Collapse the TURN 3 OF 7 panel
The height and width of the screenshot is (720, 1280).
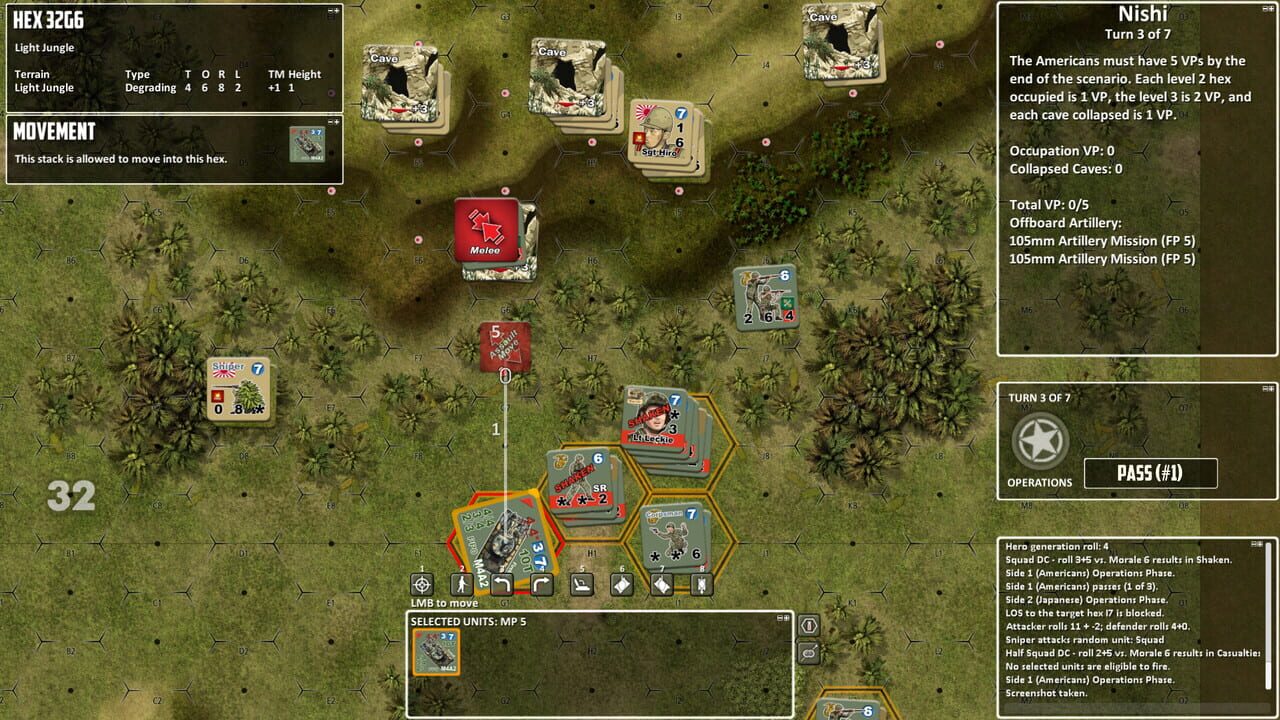pyautogui.click(x=1264, y=390)
